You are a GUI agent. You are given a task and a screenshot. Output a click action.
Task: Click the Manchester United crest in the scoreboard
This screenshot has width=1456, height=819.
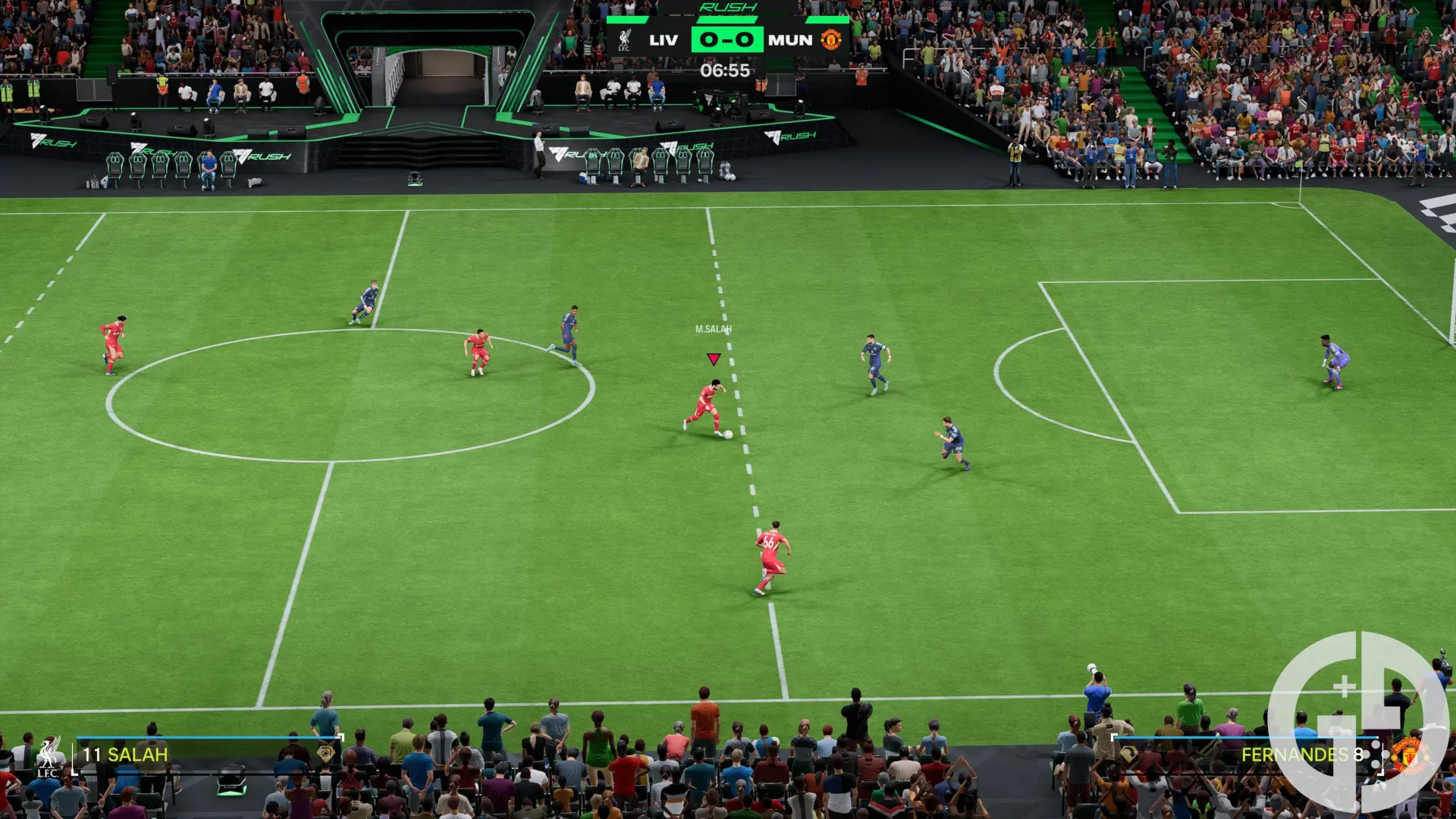[x=831, y=39]
